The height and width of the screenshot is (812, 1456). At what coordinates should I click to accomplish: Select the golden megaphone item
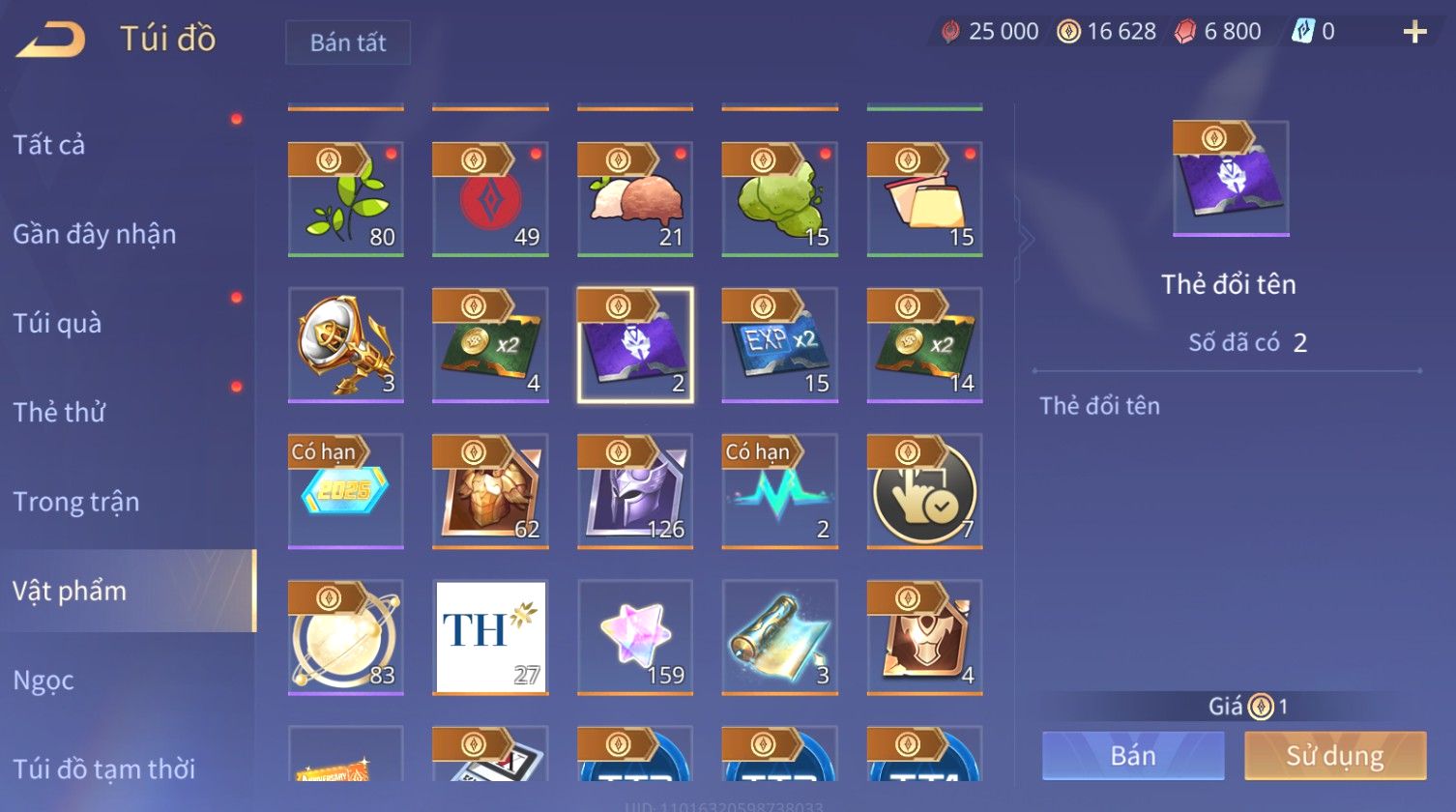click(345, 345)
